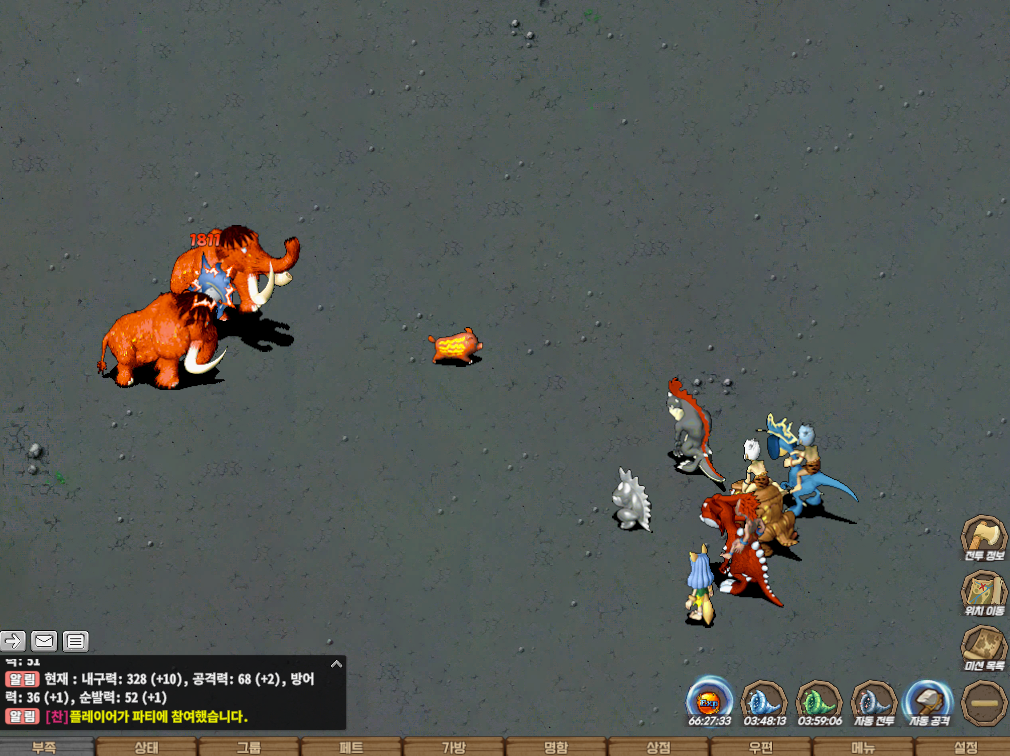The image size is (1010, 756).
Task: Open the 상태 (status) menu
Action: click(146, 747)
